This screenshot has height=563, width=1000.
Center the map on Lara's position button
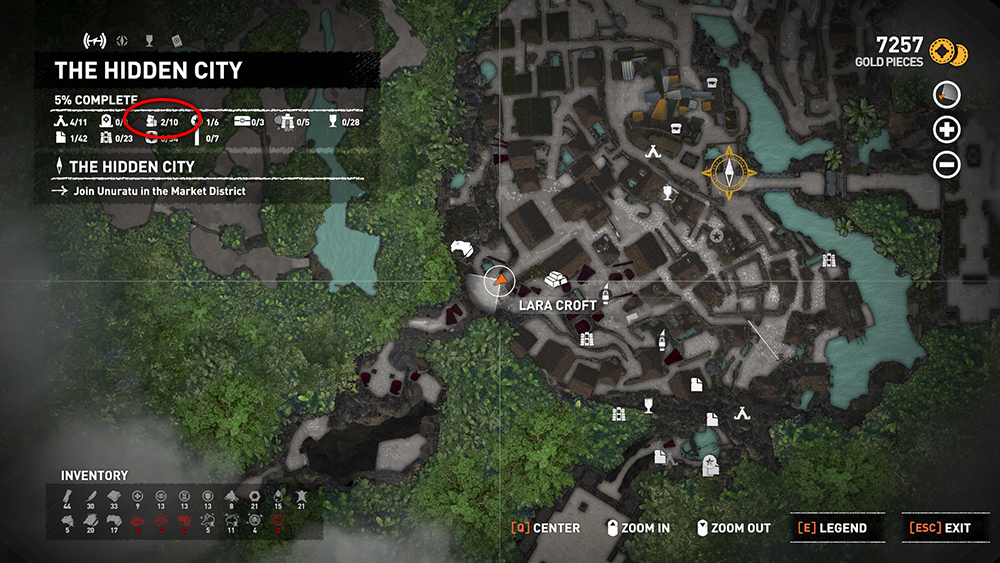tap(545, 528)
